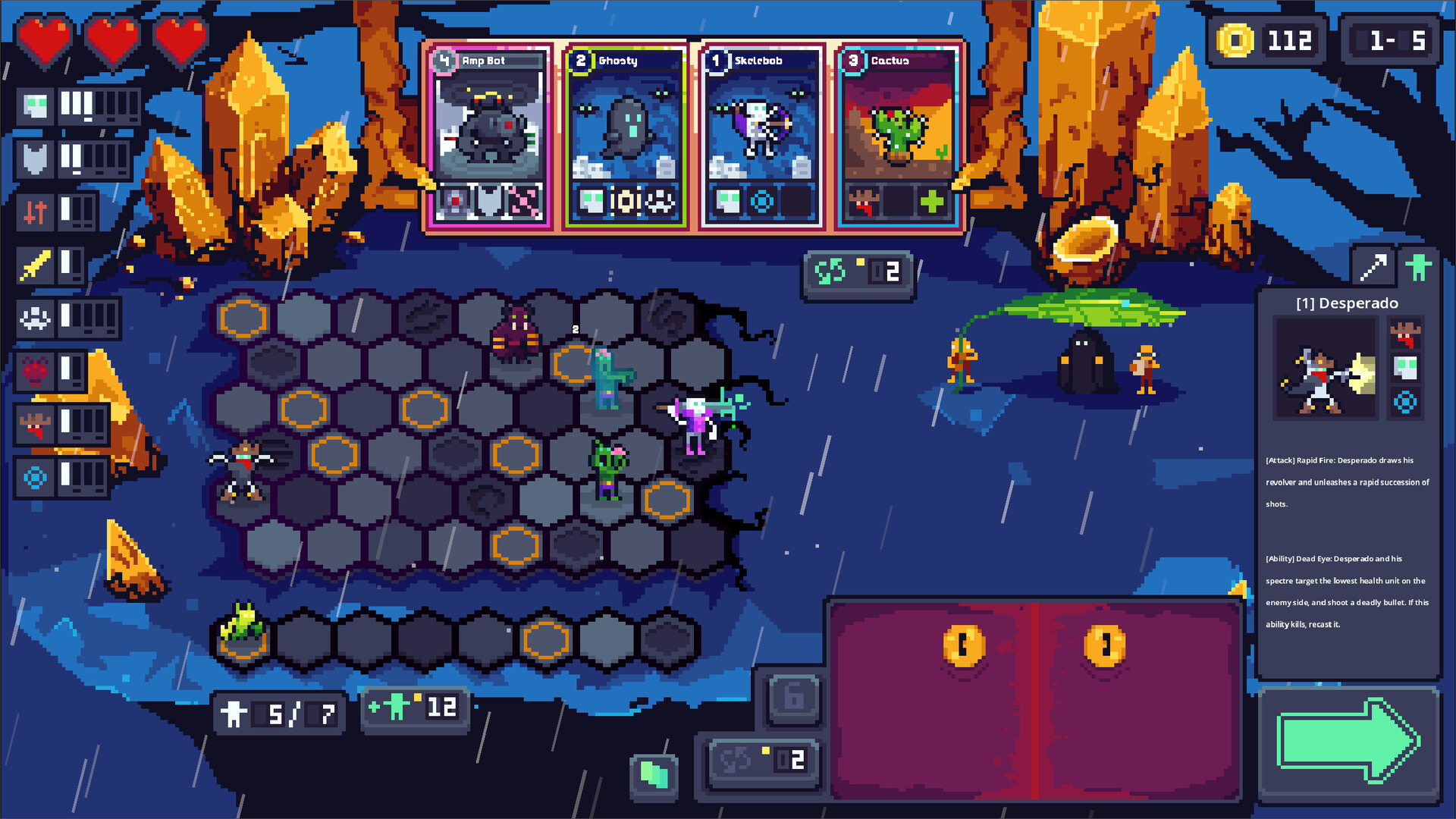This screenshot has height=819, width=1456.
Task: Click the green figure icon in top-right corner
Action: (x=1420, y=266)
